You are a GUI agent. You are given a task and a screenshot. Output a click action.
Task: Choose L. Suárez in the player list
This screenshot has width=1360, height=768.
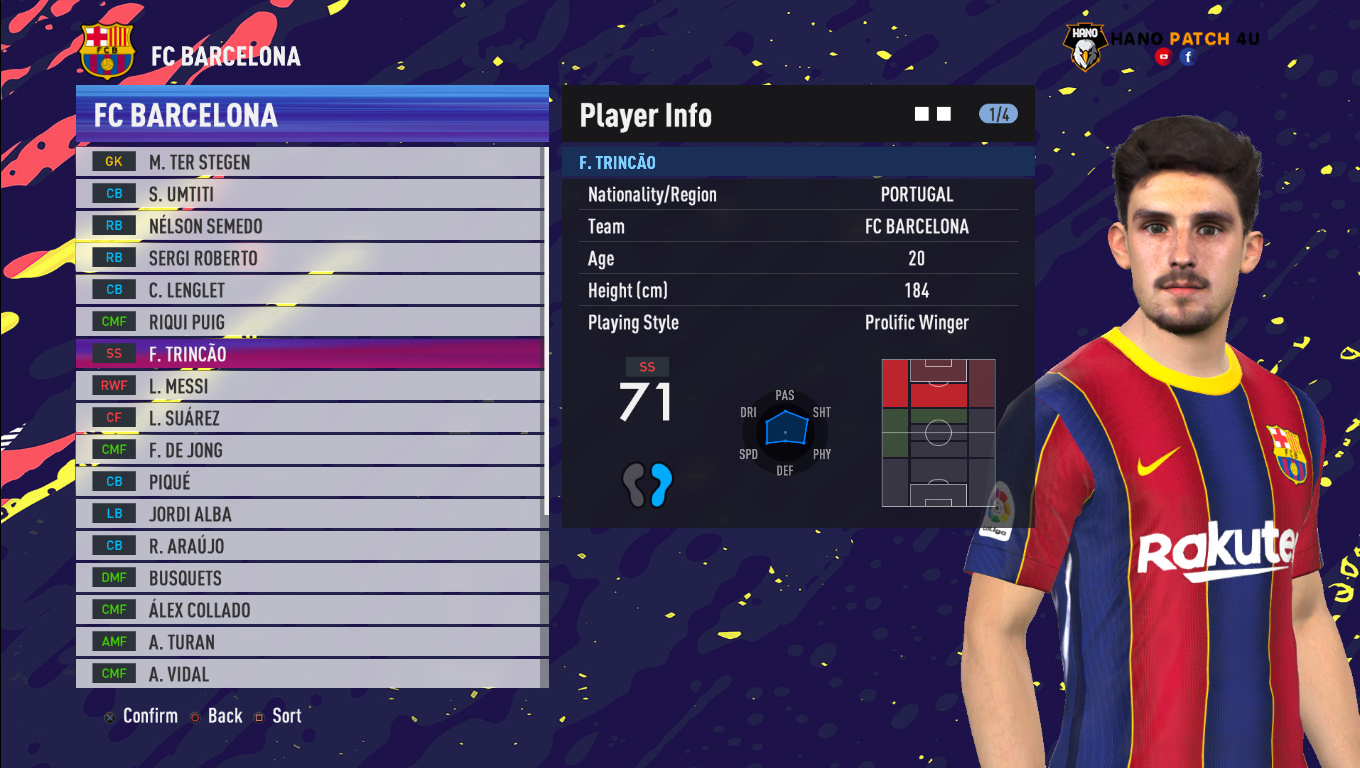(310, 418)
